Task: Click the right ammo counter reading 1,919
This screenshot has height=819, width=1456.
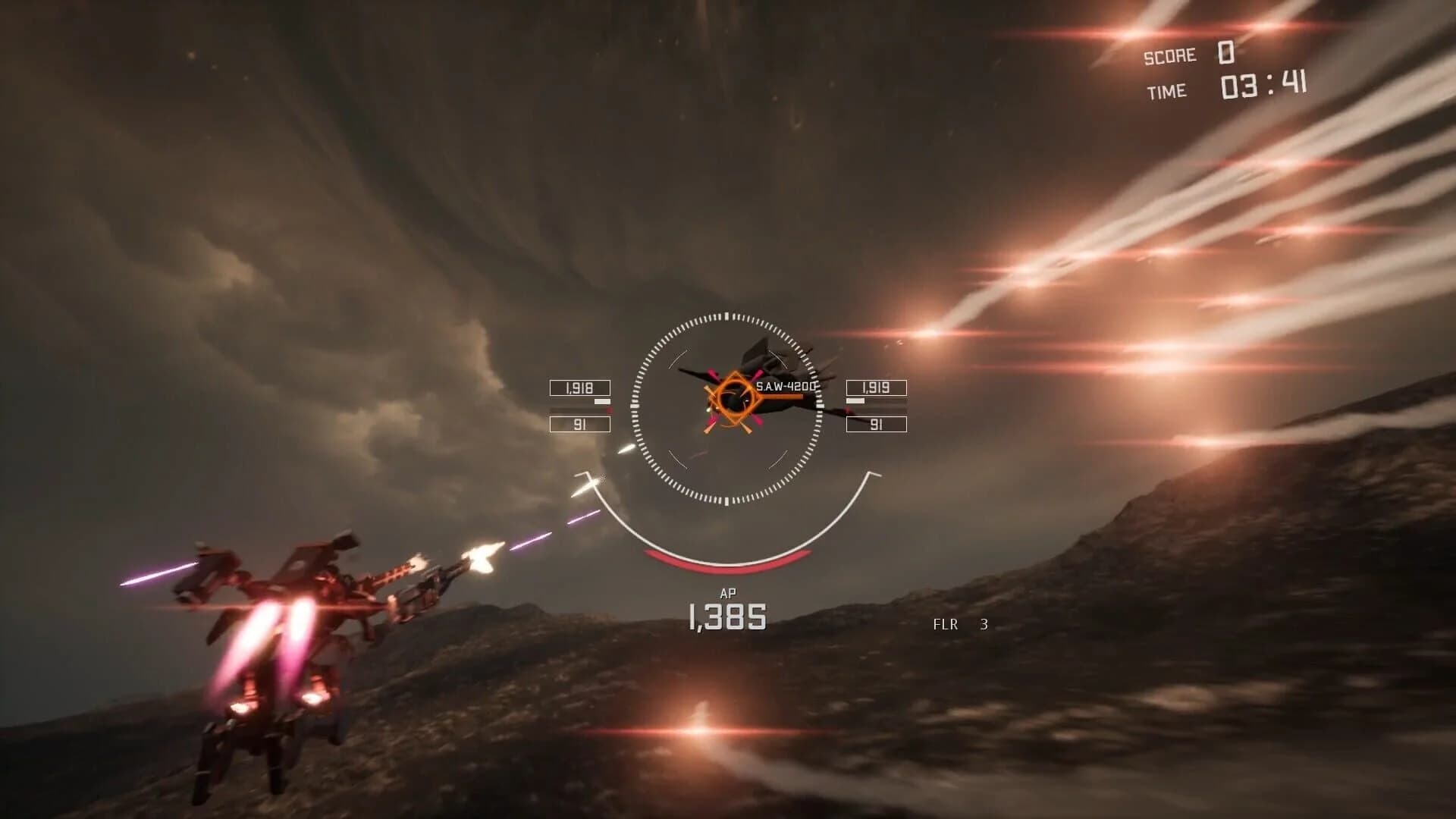Action: pyautogui.click(x=877, y=388)
